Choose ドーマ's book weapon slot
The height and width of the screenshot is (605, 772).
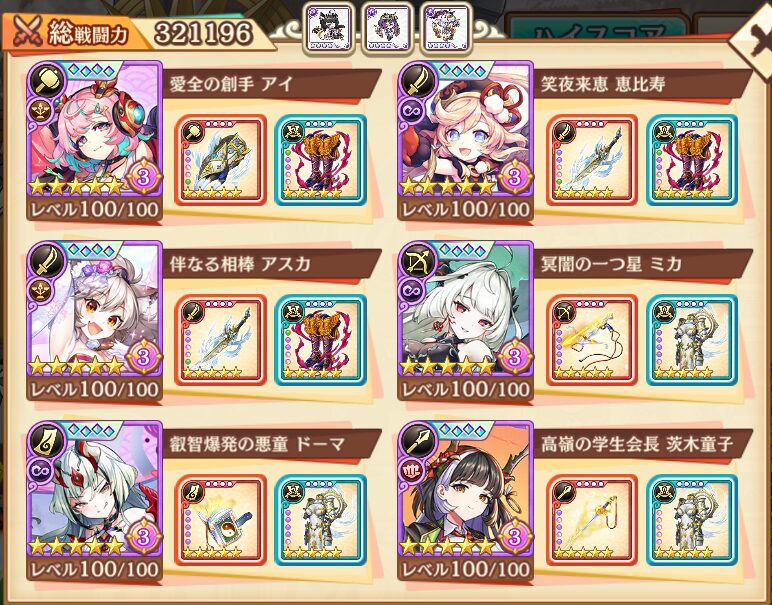pyautogui.click(x=220, y=520)
